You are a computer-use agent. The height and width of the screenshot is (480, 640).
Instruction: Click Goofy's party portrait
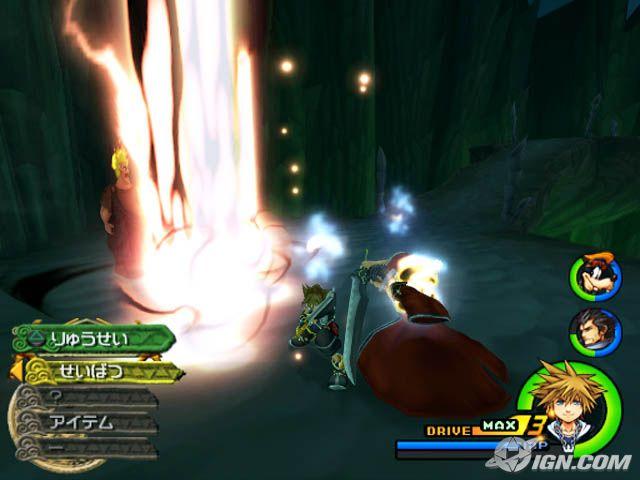click(595, 276)
